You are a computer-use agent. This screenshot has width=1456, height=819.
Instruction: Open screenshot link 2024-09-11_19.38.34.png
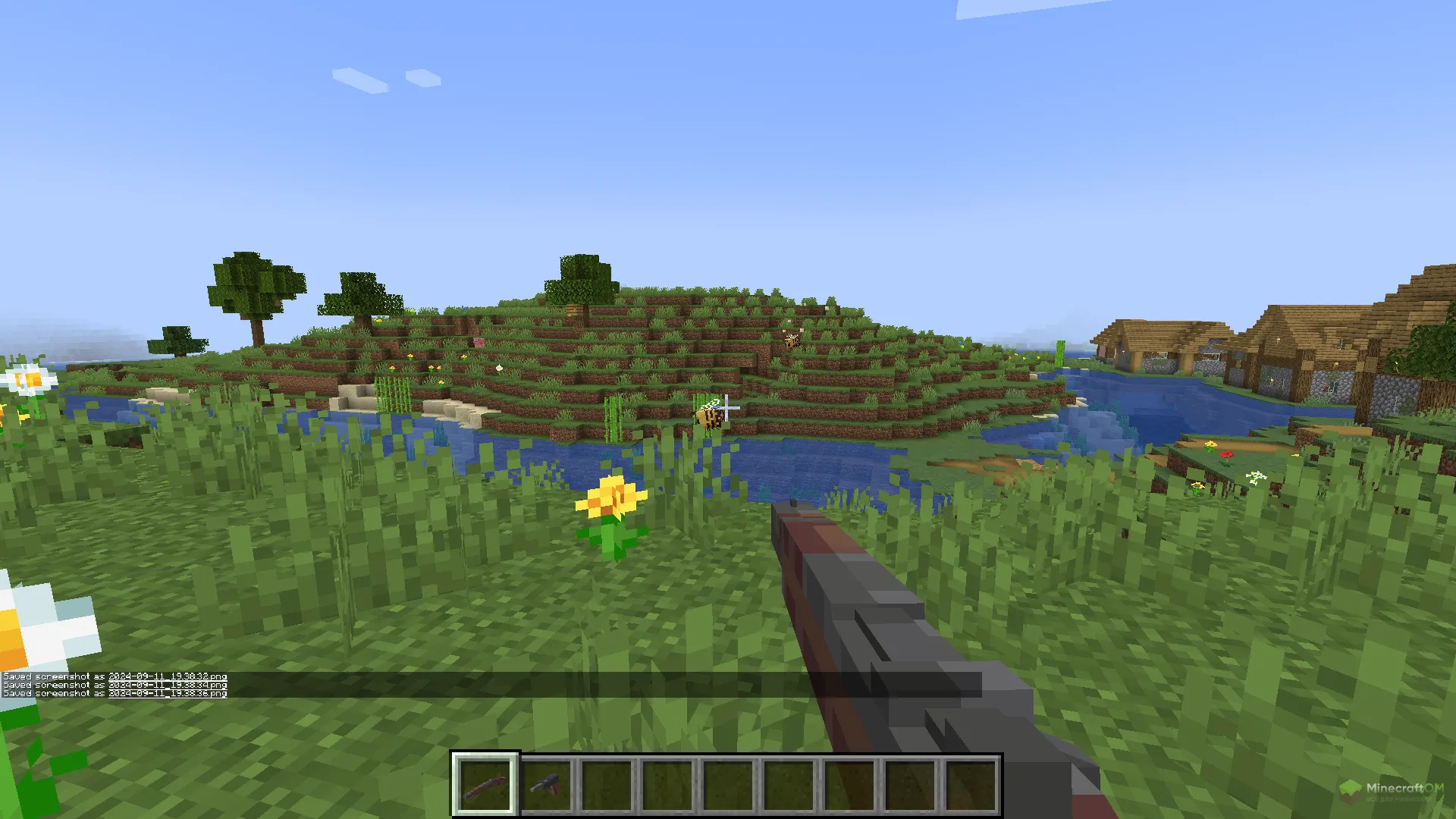(168, 685)
